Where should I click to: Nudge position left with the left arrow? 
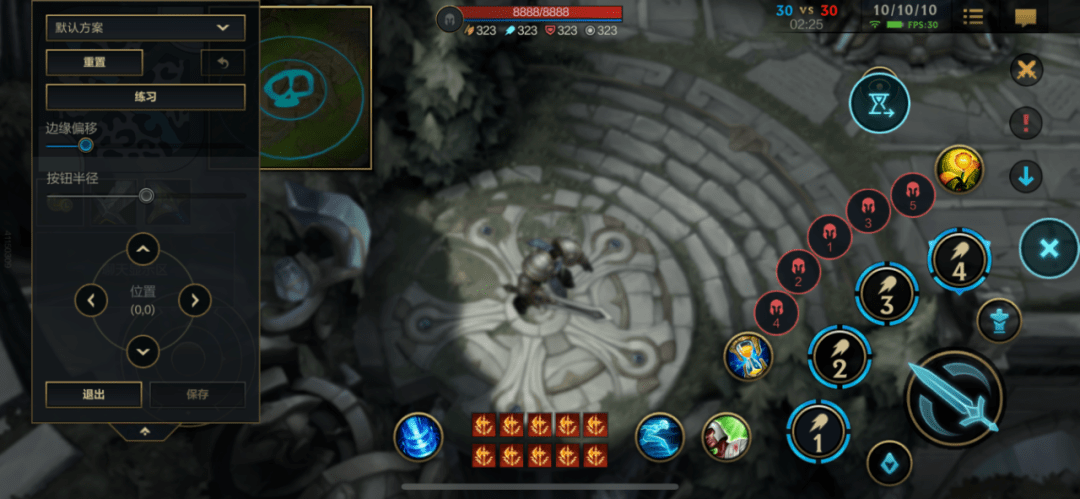pyautogui.click(x=92, y=299)
